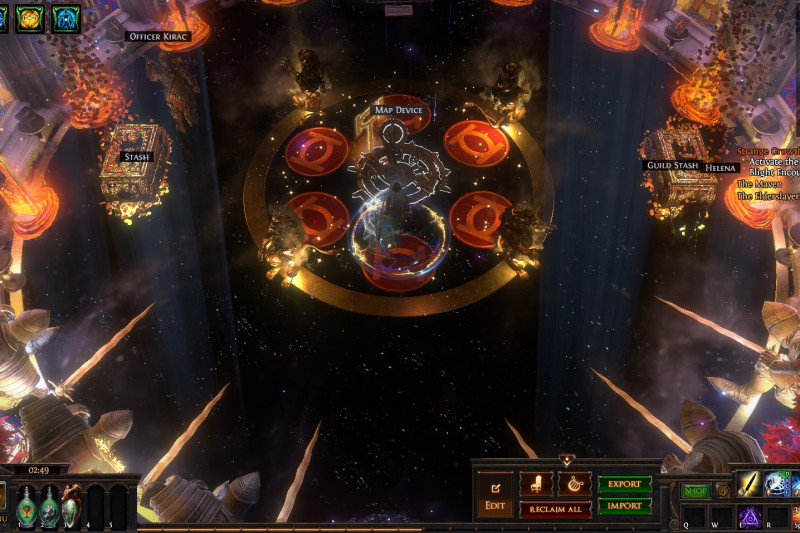
Task: Click the red Reclaim All button
Action: (x=554, y=509)
